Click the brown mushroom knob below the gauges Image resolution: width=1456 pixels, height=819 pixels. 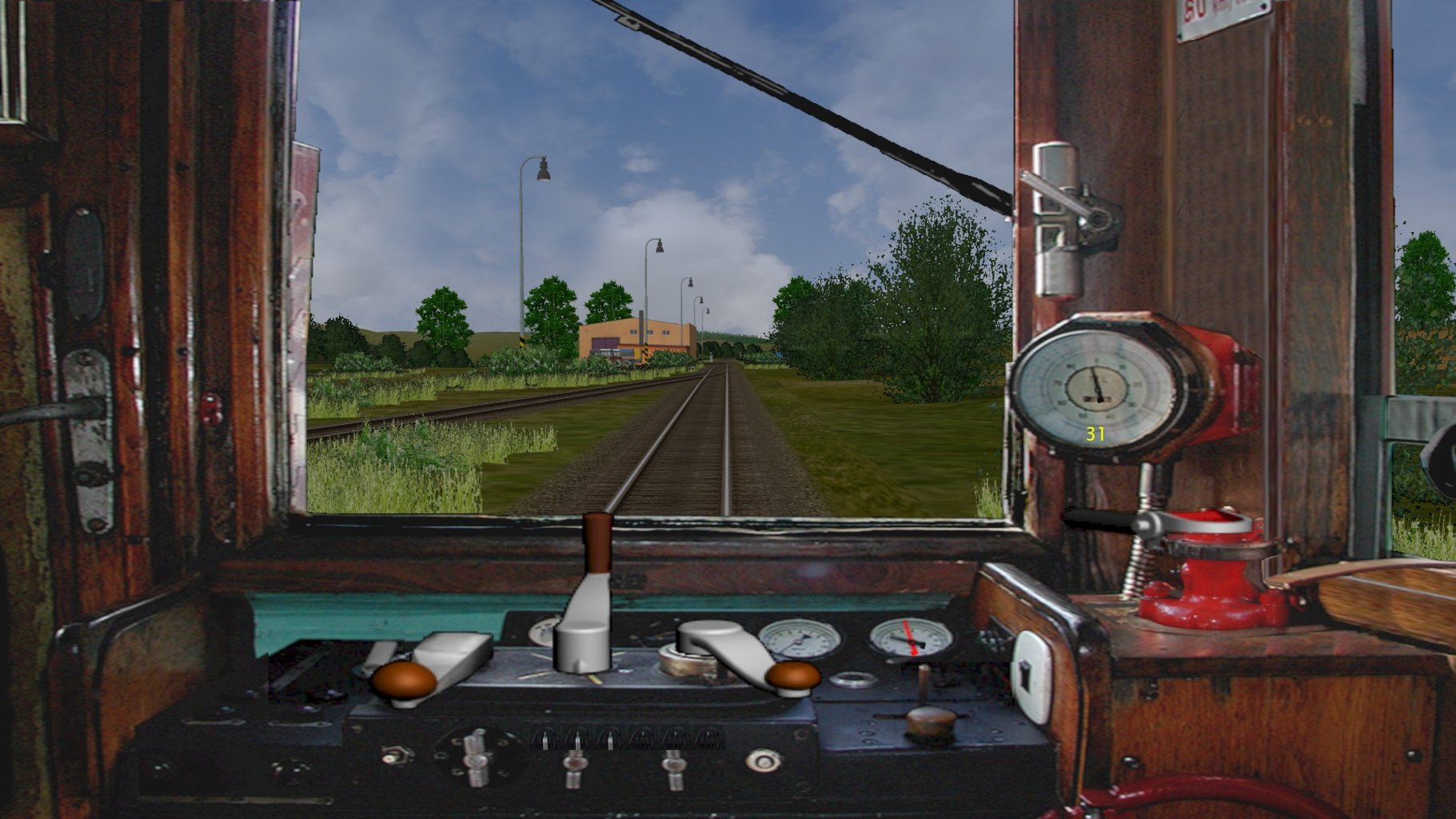click(931, 719)
